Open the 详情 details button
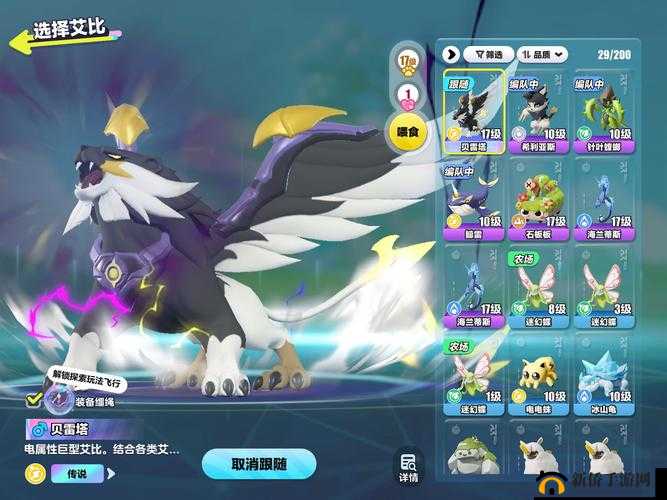Image resolution: width=667 pixels, height=500 pixels. [x=408, y=467]
